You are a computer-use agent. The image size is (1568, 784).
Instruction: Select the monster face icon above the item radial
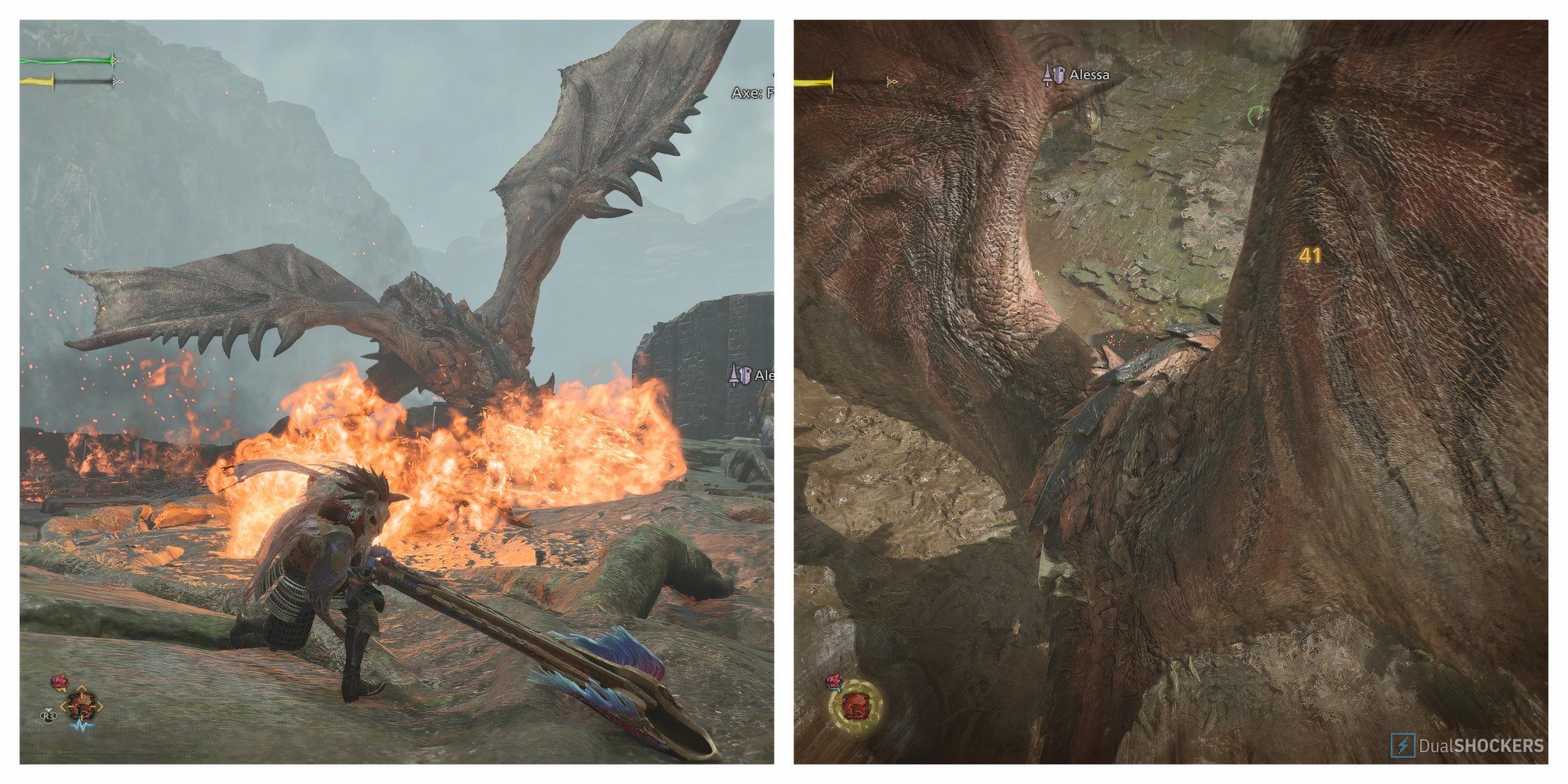point(60,681)
